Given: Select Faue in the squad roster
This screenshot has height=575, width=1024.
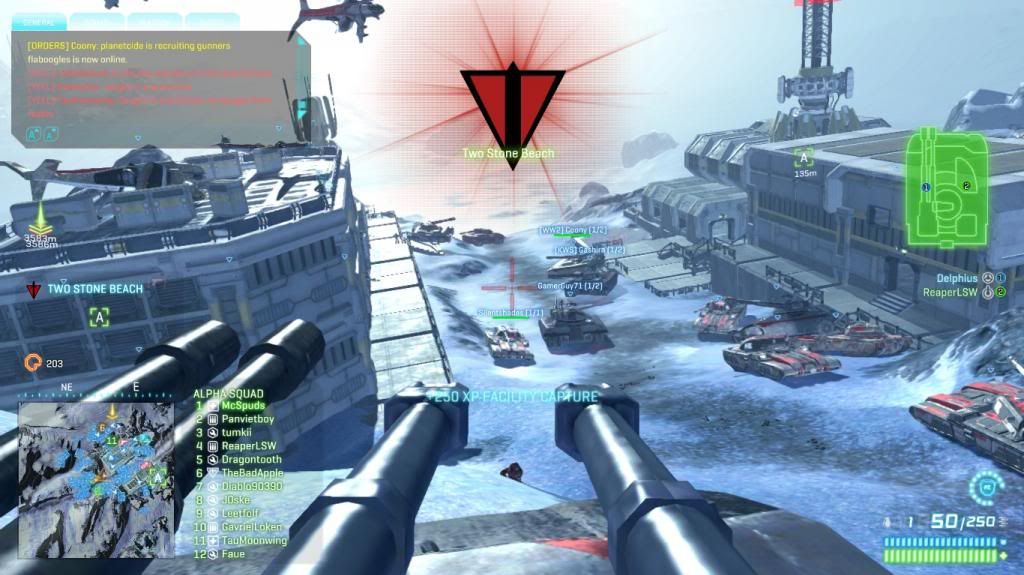Looking at the screenshot, I should point(233,553).
